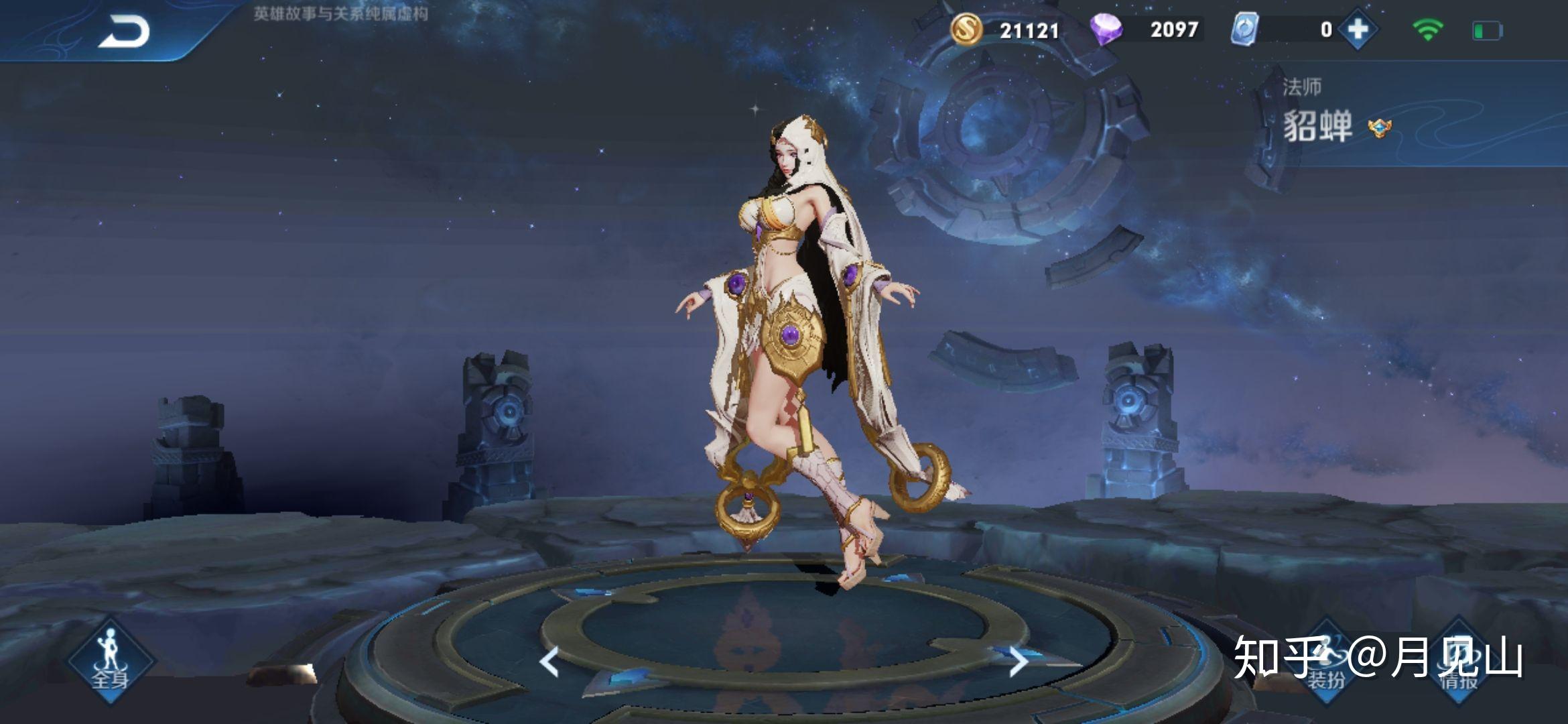Open the 全身 full-body view
This screenshot has width=1568, height=724.
[x=110, y=662]
